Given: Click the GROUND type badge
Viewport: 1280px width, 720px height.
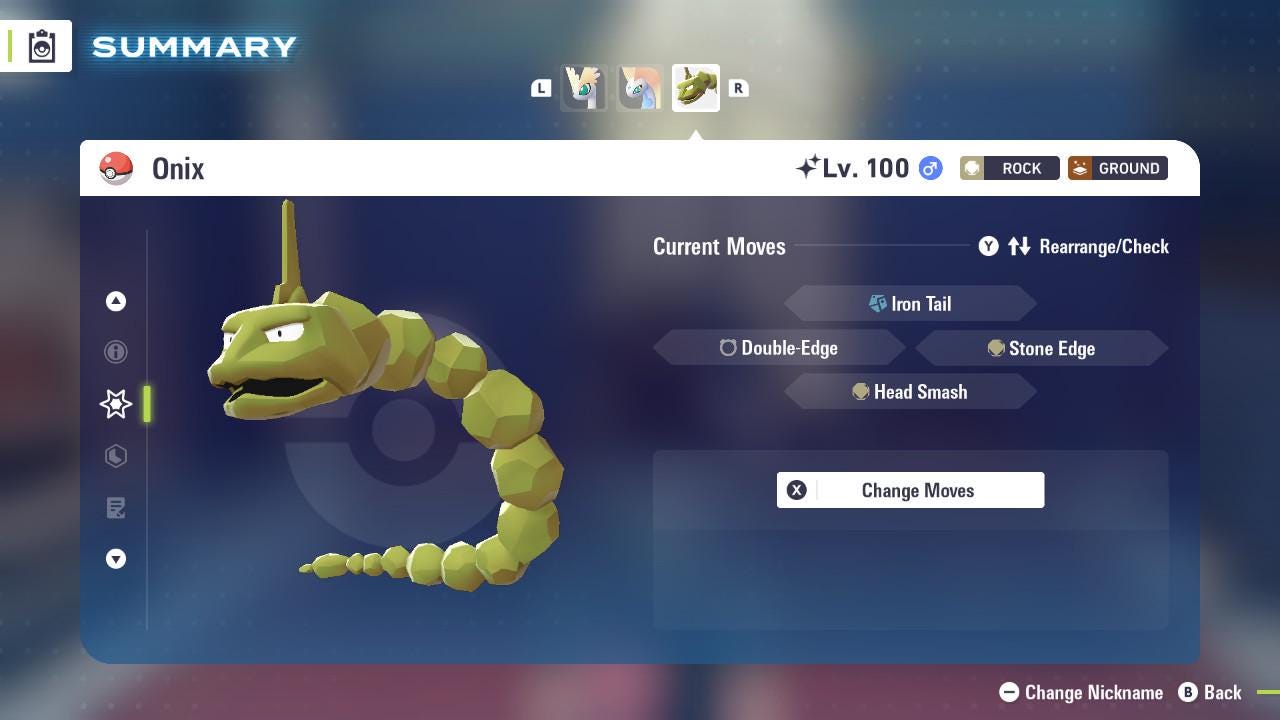Looking at the screenshot, I should (x=1116, y=168).
